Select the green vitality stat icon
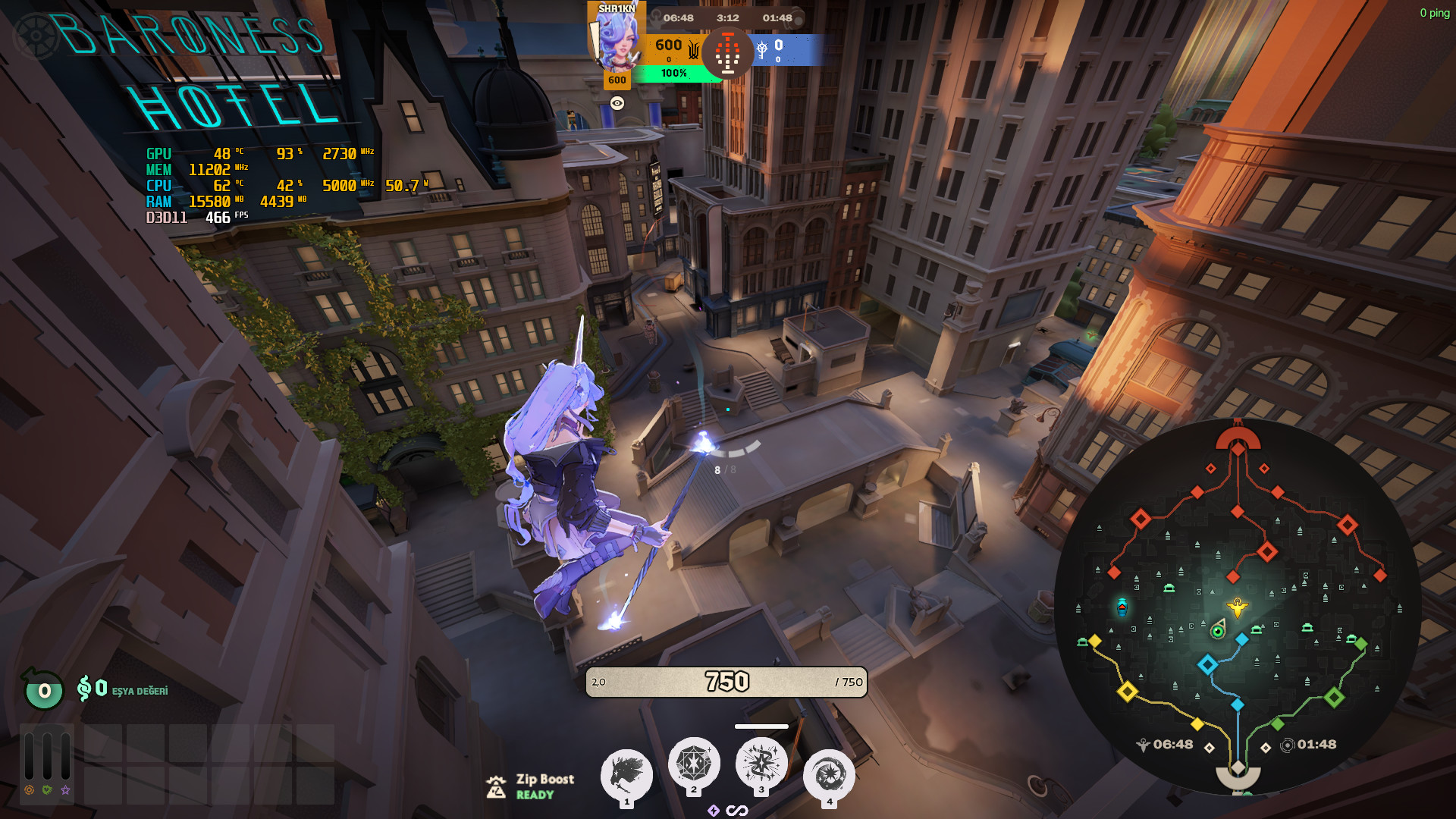The image size is (1456, 819). (47, 790)
